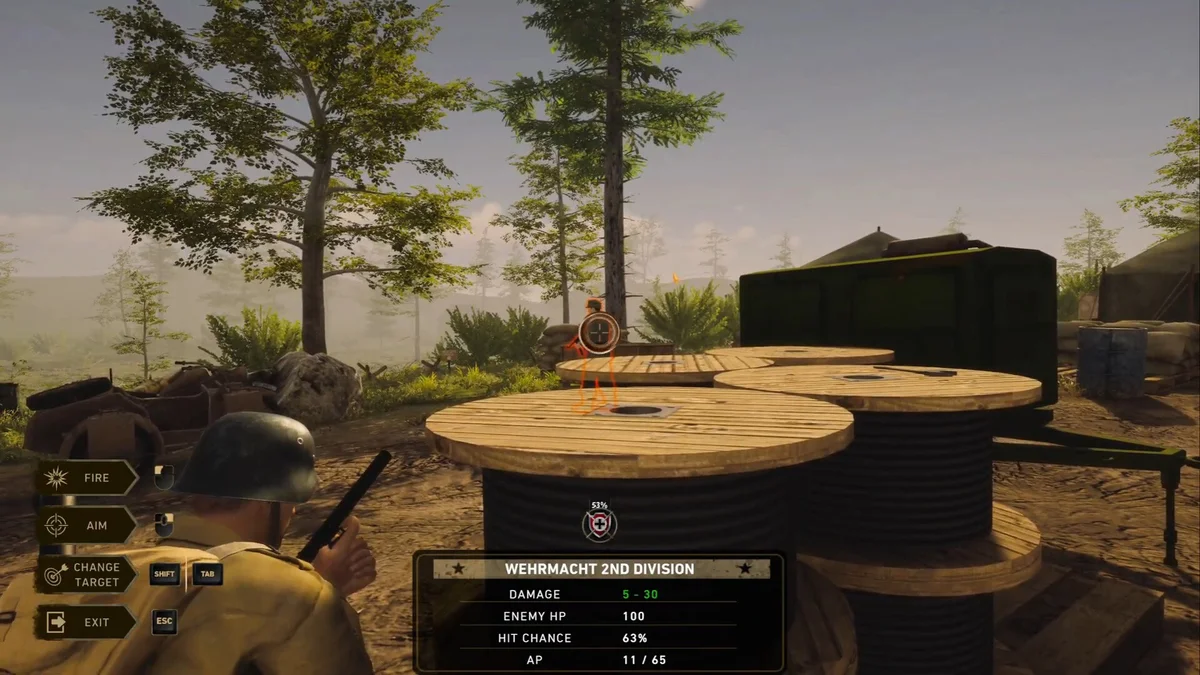The image size is (1200, 675).
Task: Select the enemy crosshair target marker
Action: [599, 334]
